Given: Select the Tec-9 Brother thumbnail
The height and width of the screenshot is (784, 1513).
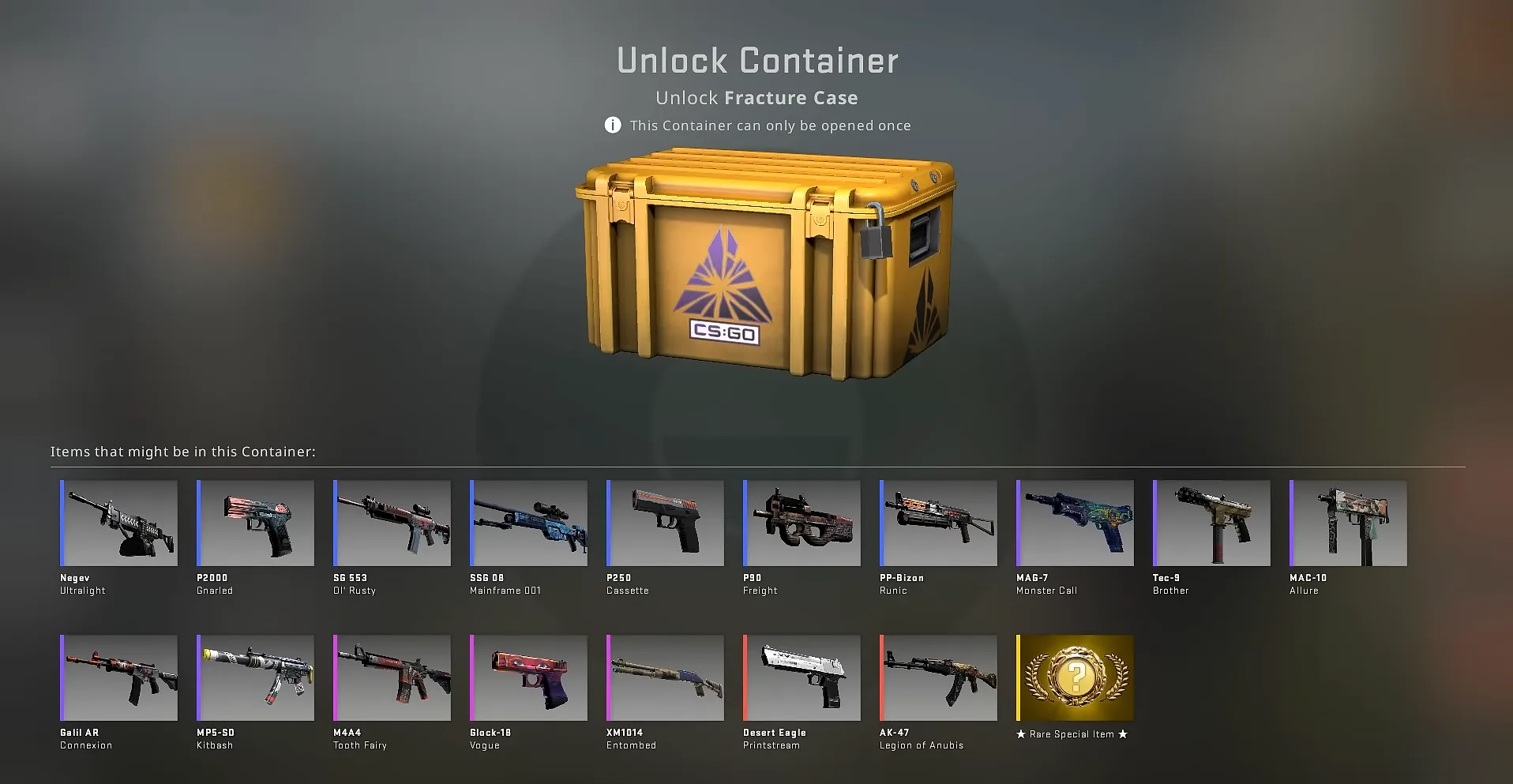Looking at the screenshot, I should tap(1211, 523).
